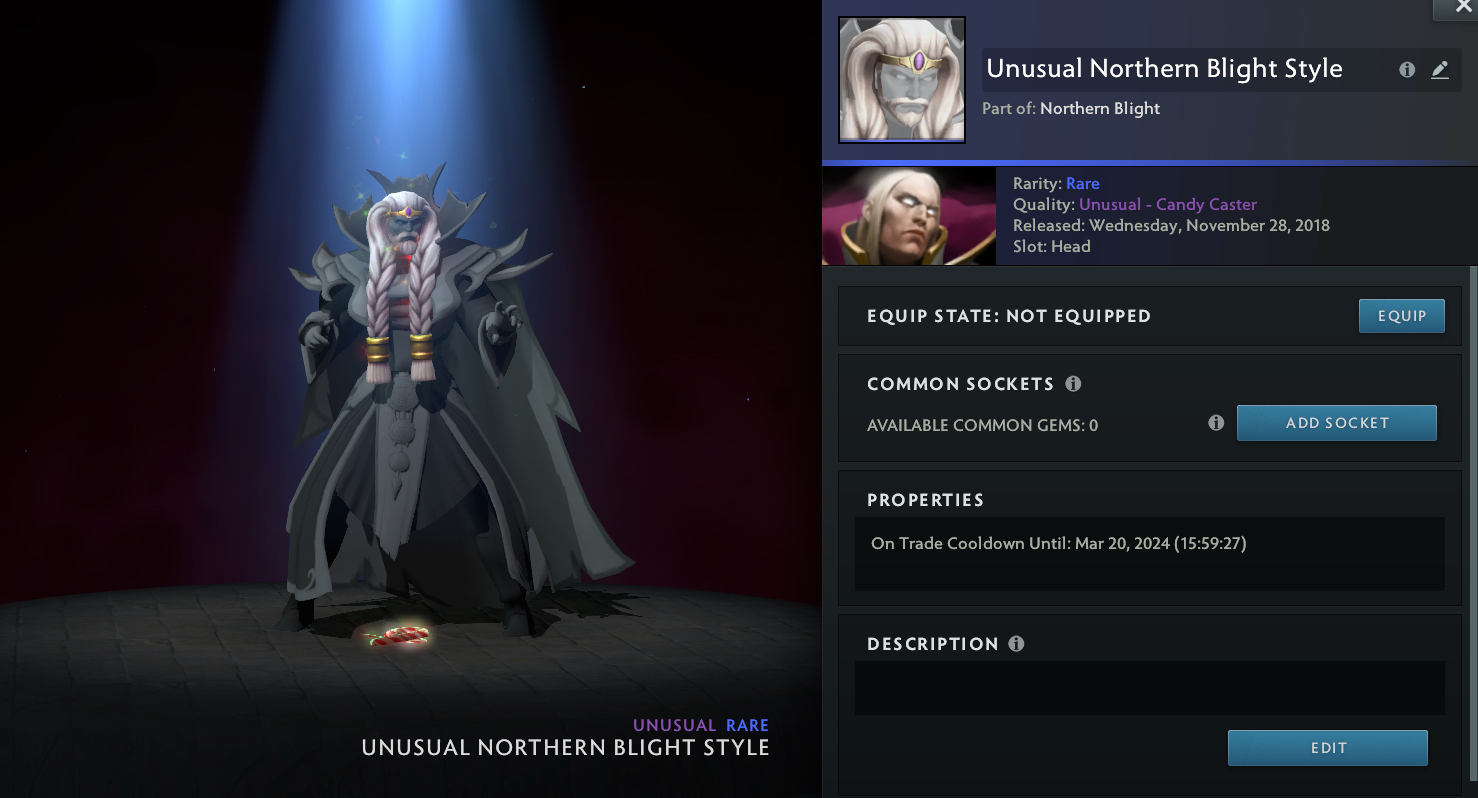
Task: Show item info beside the item name
Action: coord(1407,70)
